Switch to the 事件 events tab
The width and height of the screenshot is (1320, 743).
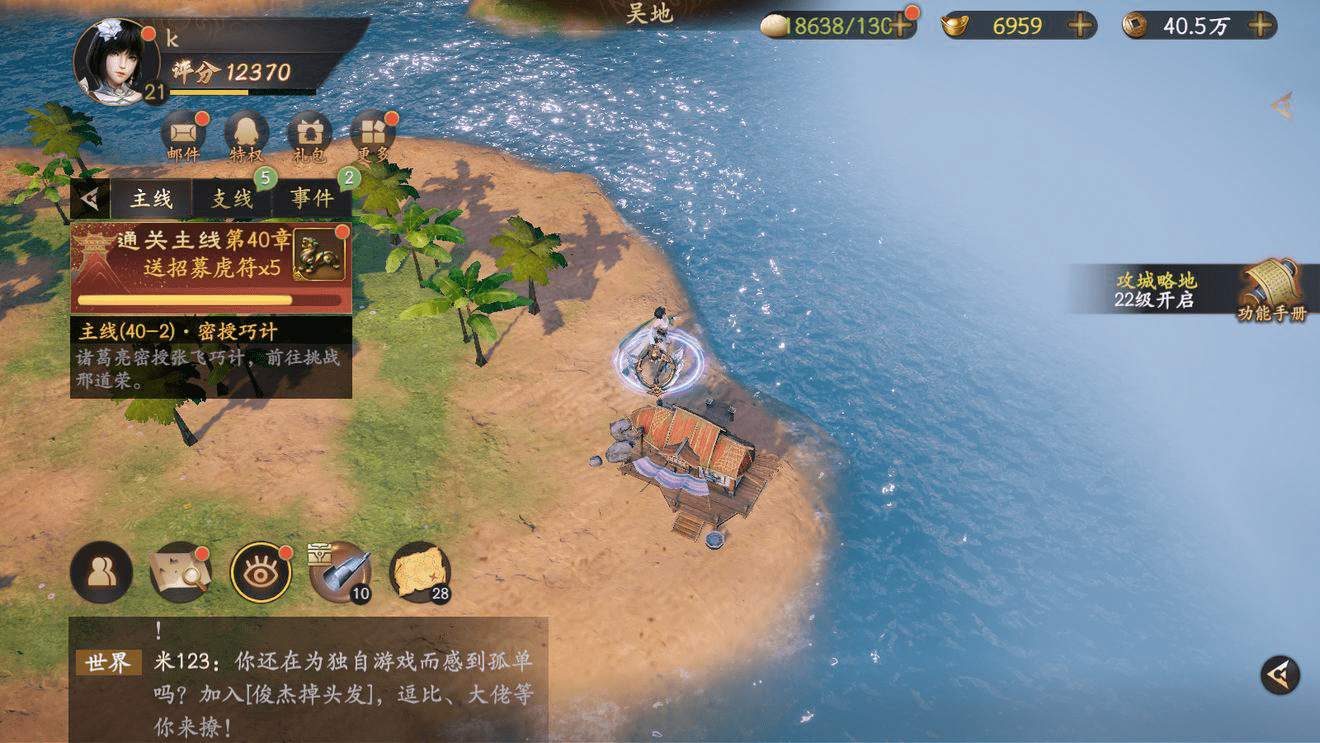[312, 199]
